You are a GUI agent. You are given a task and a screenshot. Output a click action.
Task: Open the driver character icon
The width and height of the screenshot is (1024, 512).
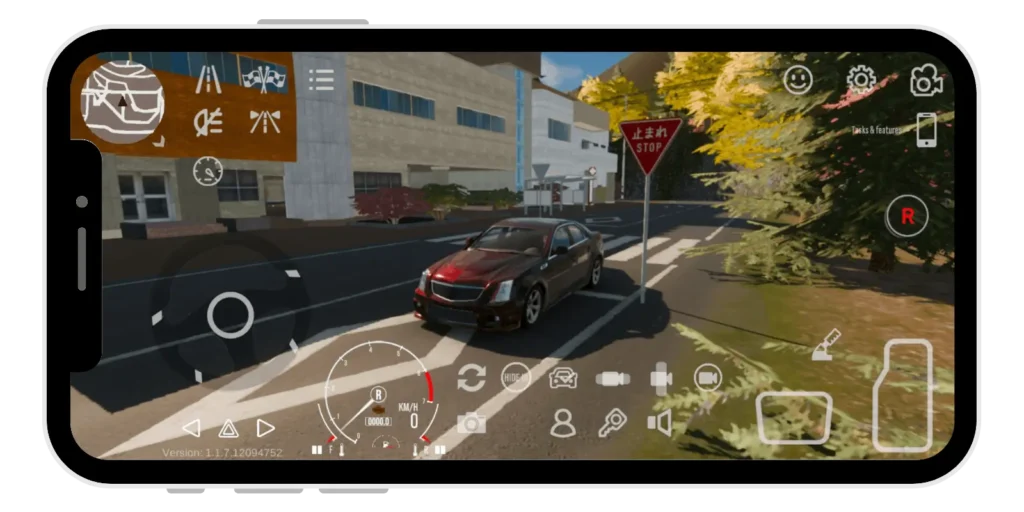[x=564, y=423]
